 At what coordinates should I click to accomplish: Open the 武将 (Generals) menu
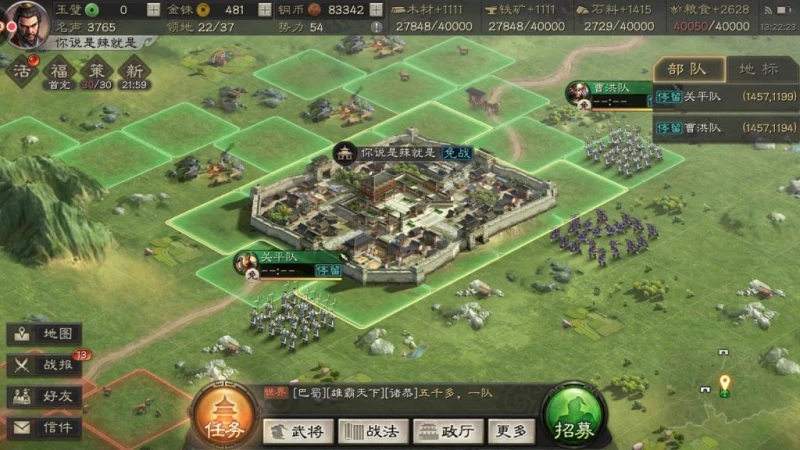(299, 431)
